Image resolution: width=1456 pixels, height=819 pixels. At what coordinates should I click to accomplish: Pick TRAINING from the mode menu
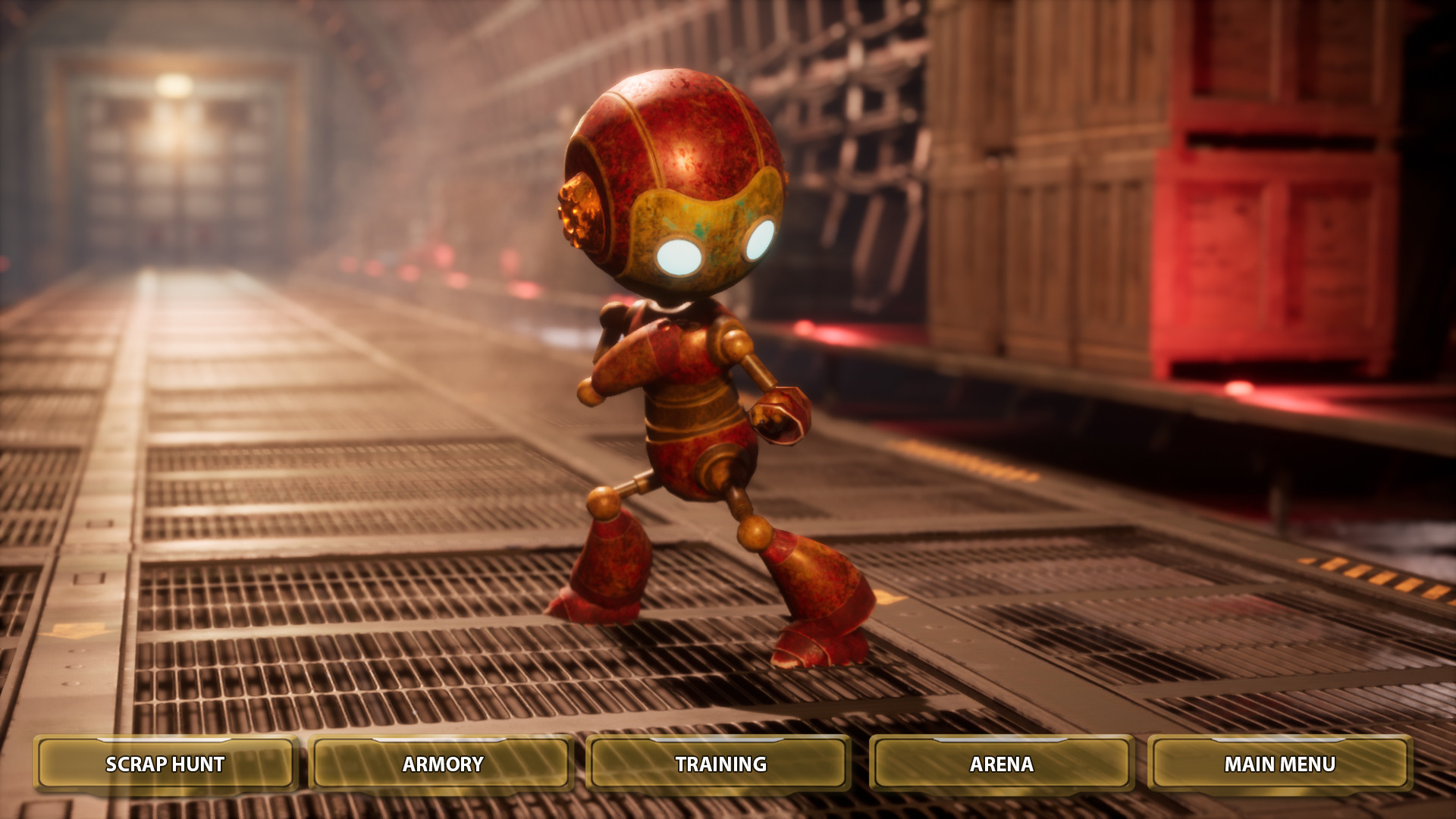pyautogui.click(x=719, y=765)
